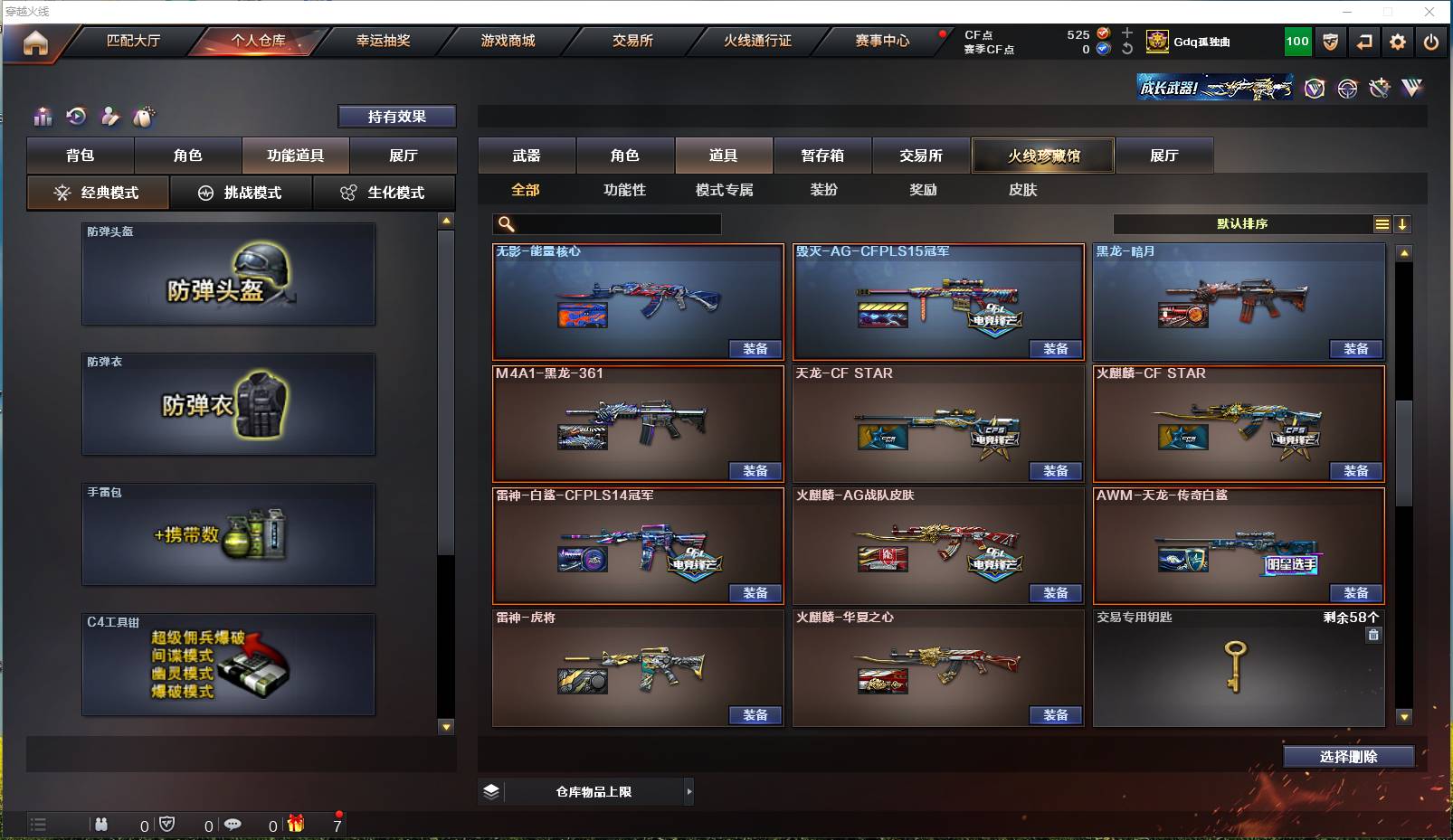
Task: Click the wrench upgrade icon beside the banner
Action: click(1379, 89)
